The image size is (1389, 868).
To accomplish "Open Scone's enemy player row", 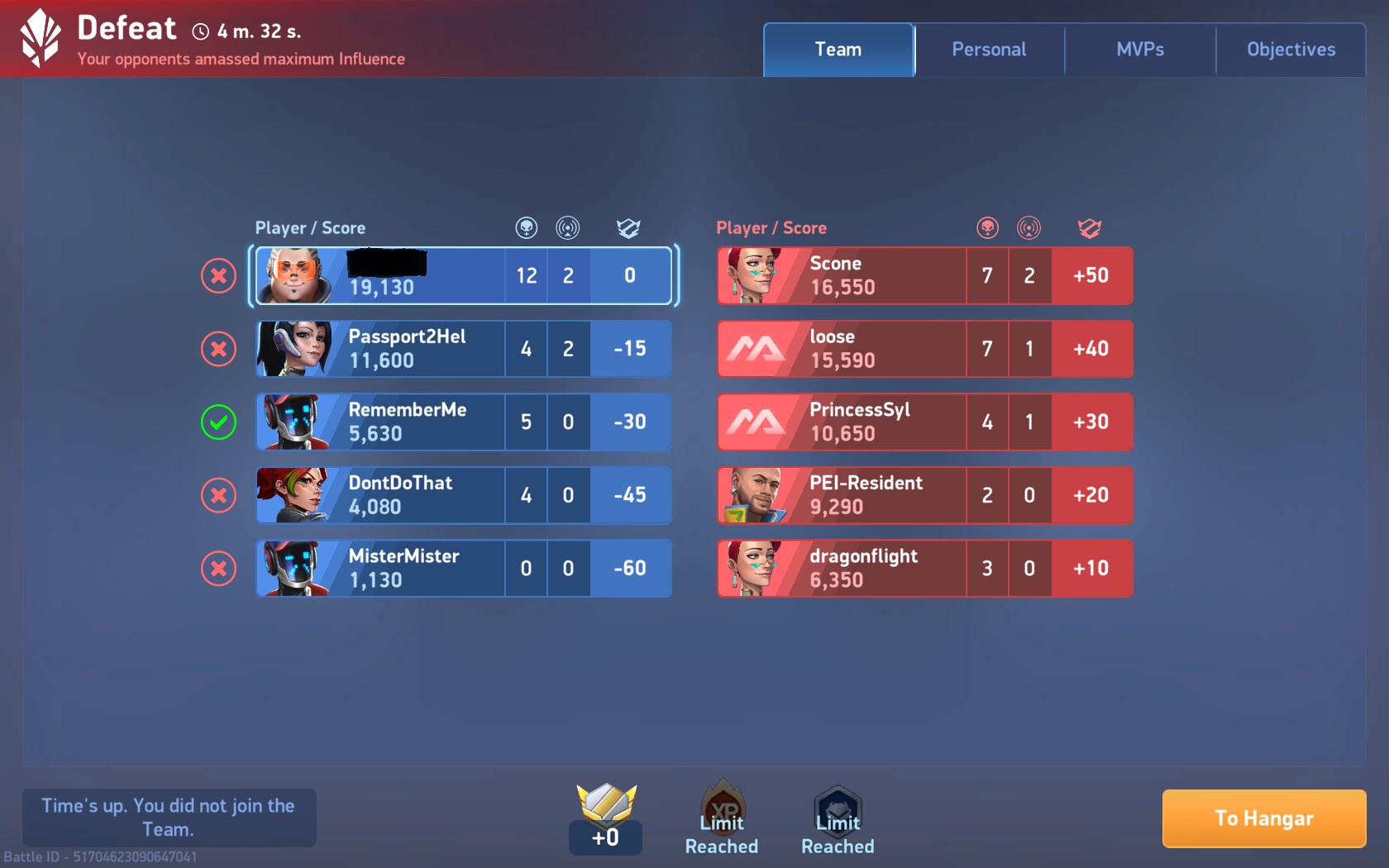I will pyautogui.click(x=924, y=276).
